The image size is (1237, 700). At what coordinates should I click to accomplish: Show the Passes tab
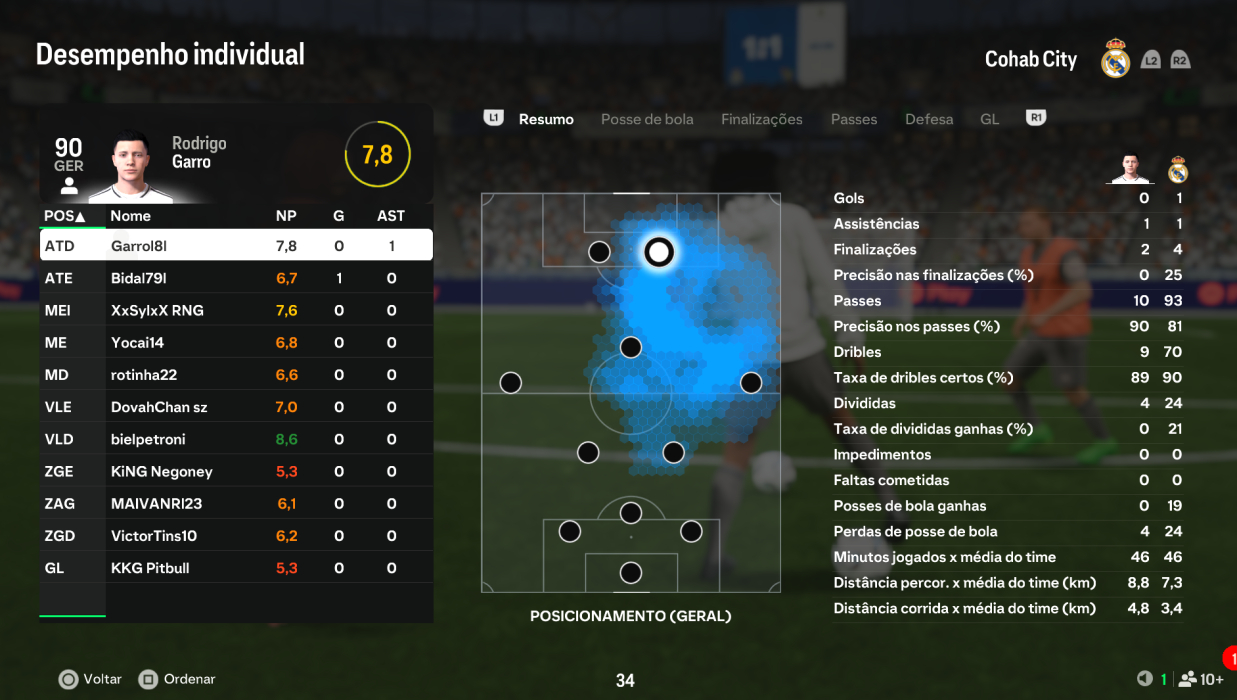pyautogui.click(x=853, y=119)
